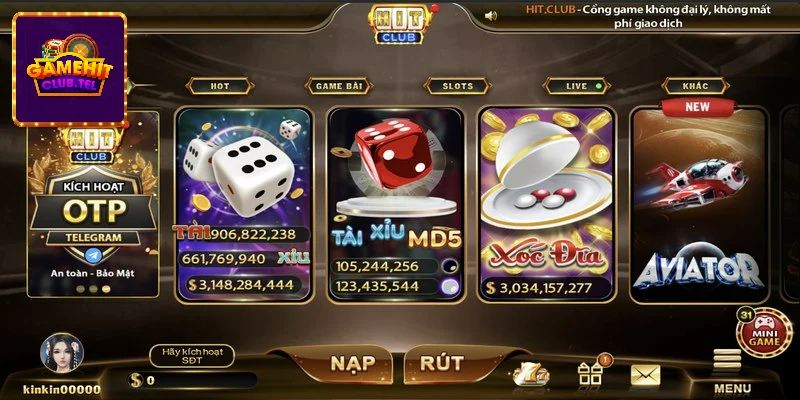
Task: Click the Hãy kích hoạt SĐT button
Action: [x=191, y=355]
